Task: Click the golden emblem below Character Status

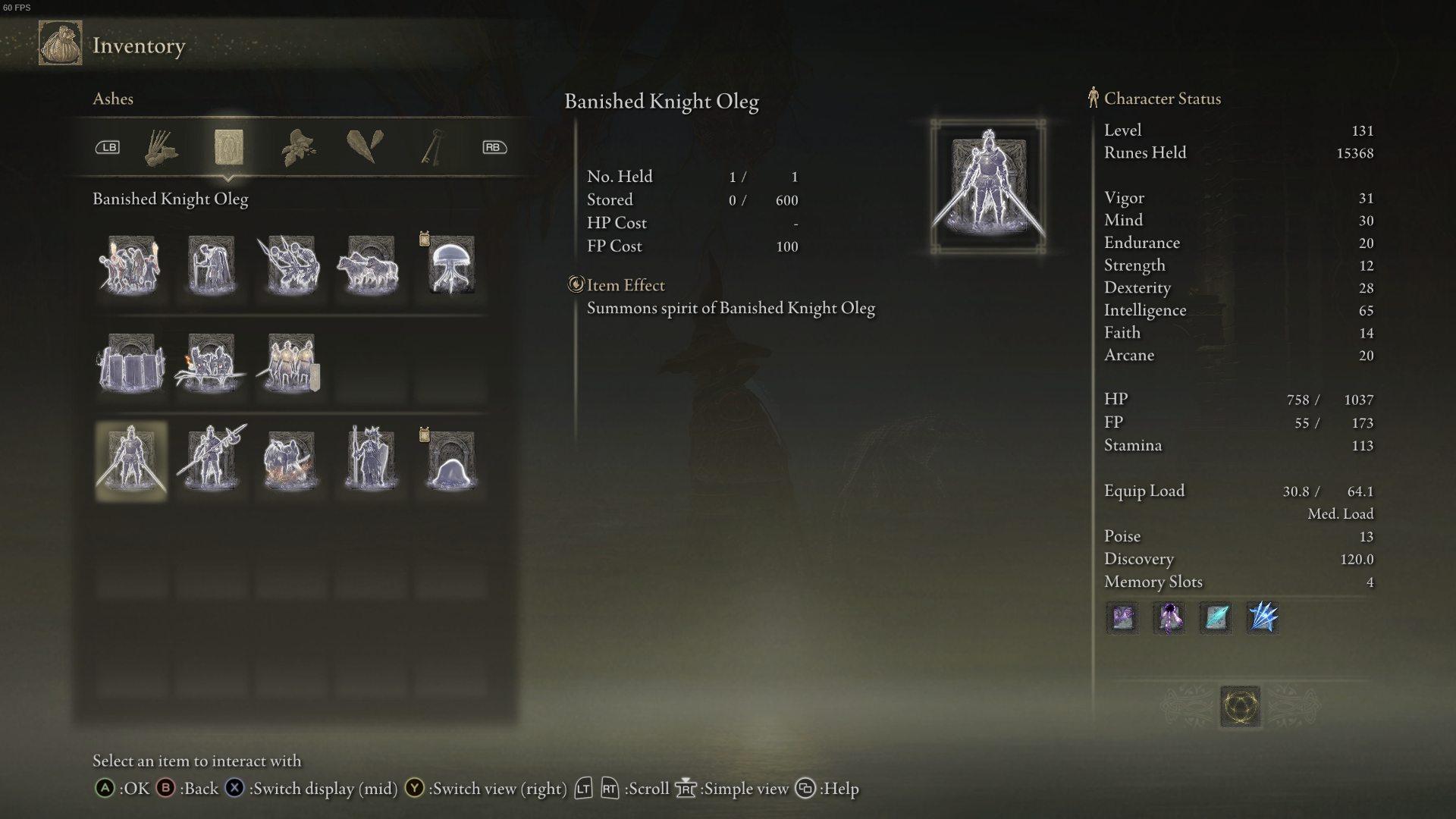Action: (1240, 705)
